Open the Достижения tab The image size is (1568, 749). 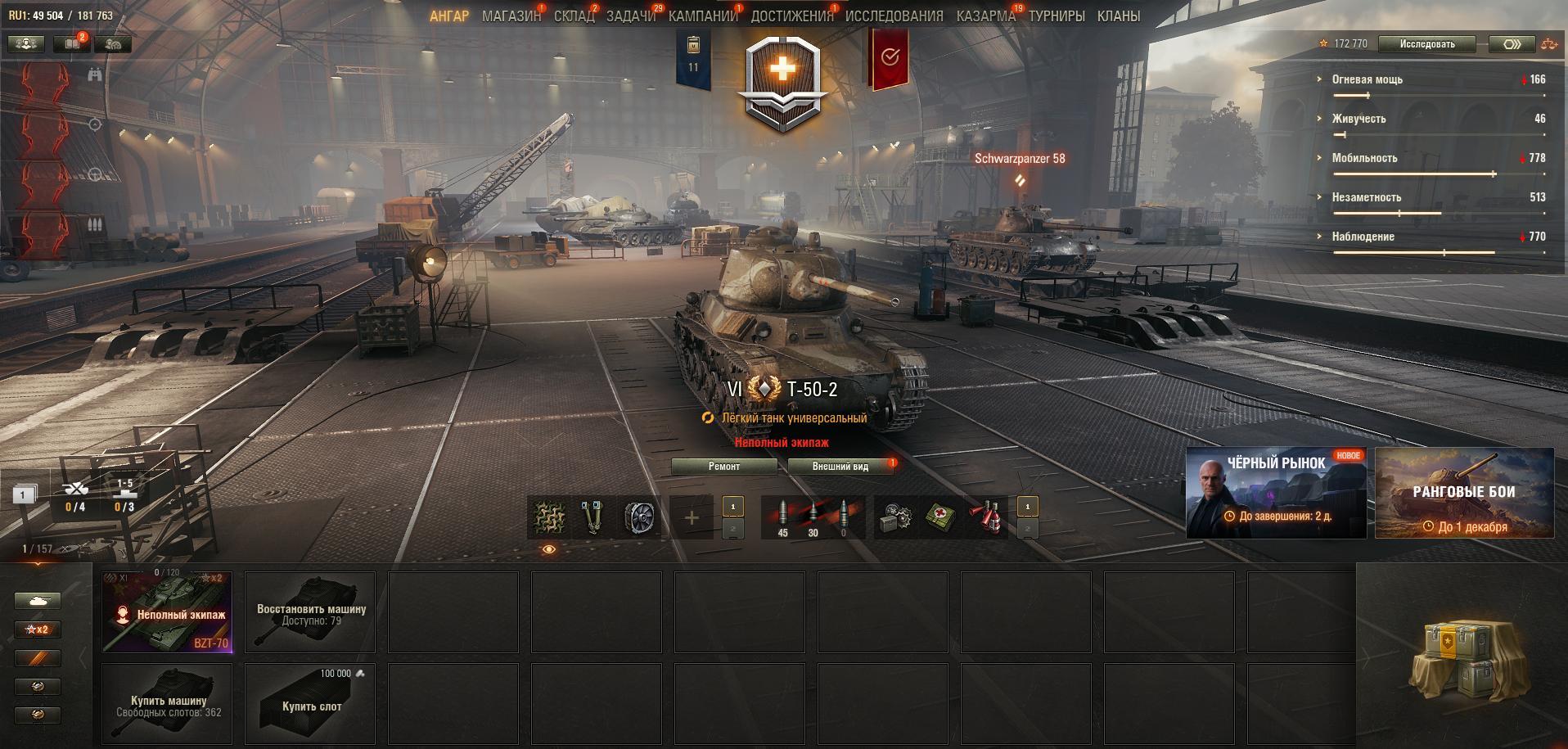791,16
